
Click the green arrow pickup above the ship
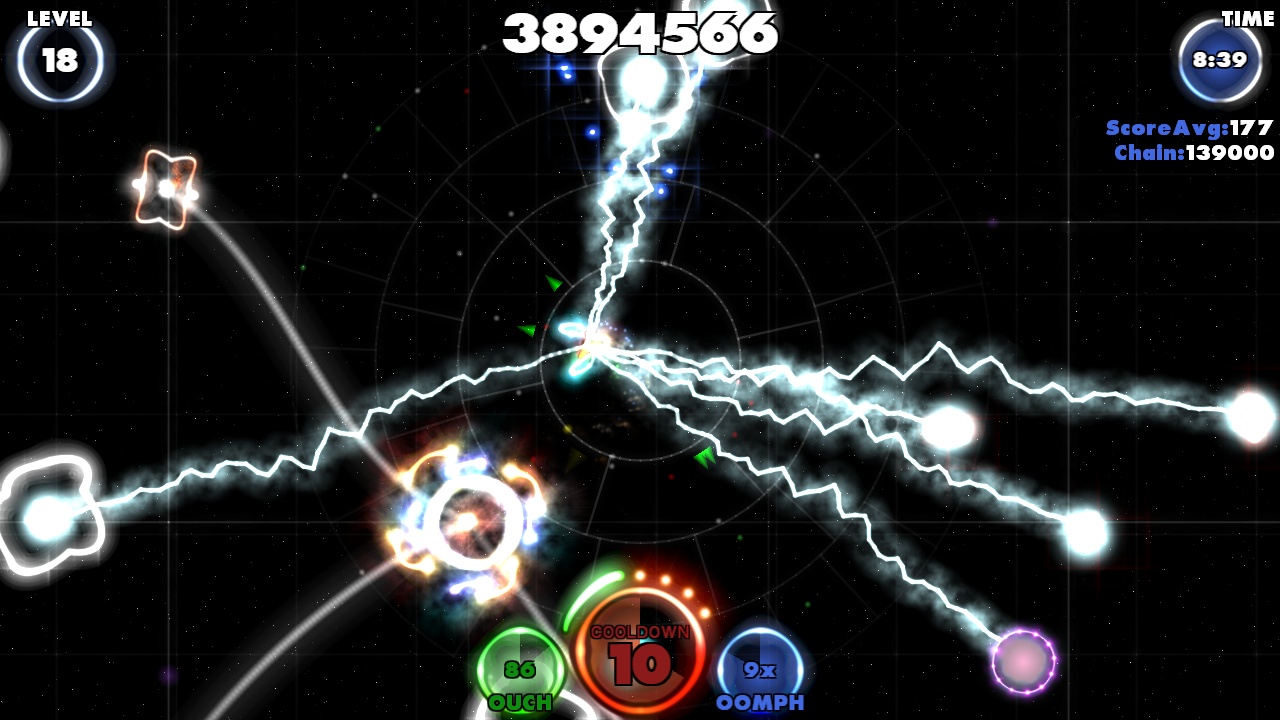pyautogui.click(x=556, y=283)
